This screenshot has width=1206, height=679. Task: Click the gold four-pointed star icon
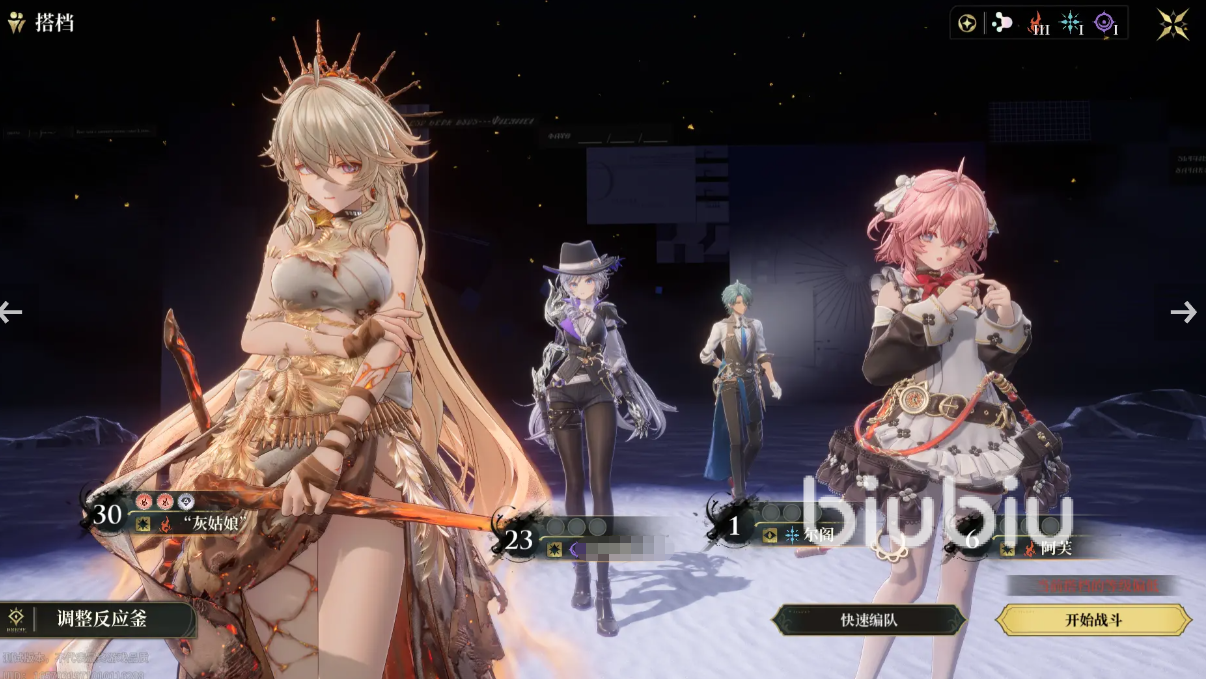tap(1173, 24)
